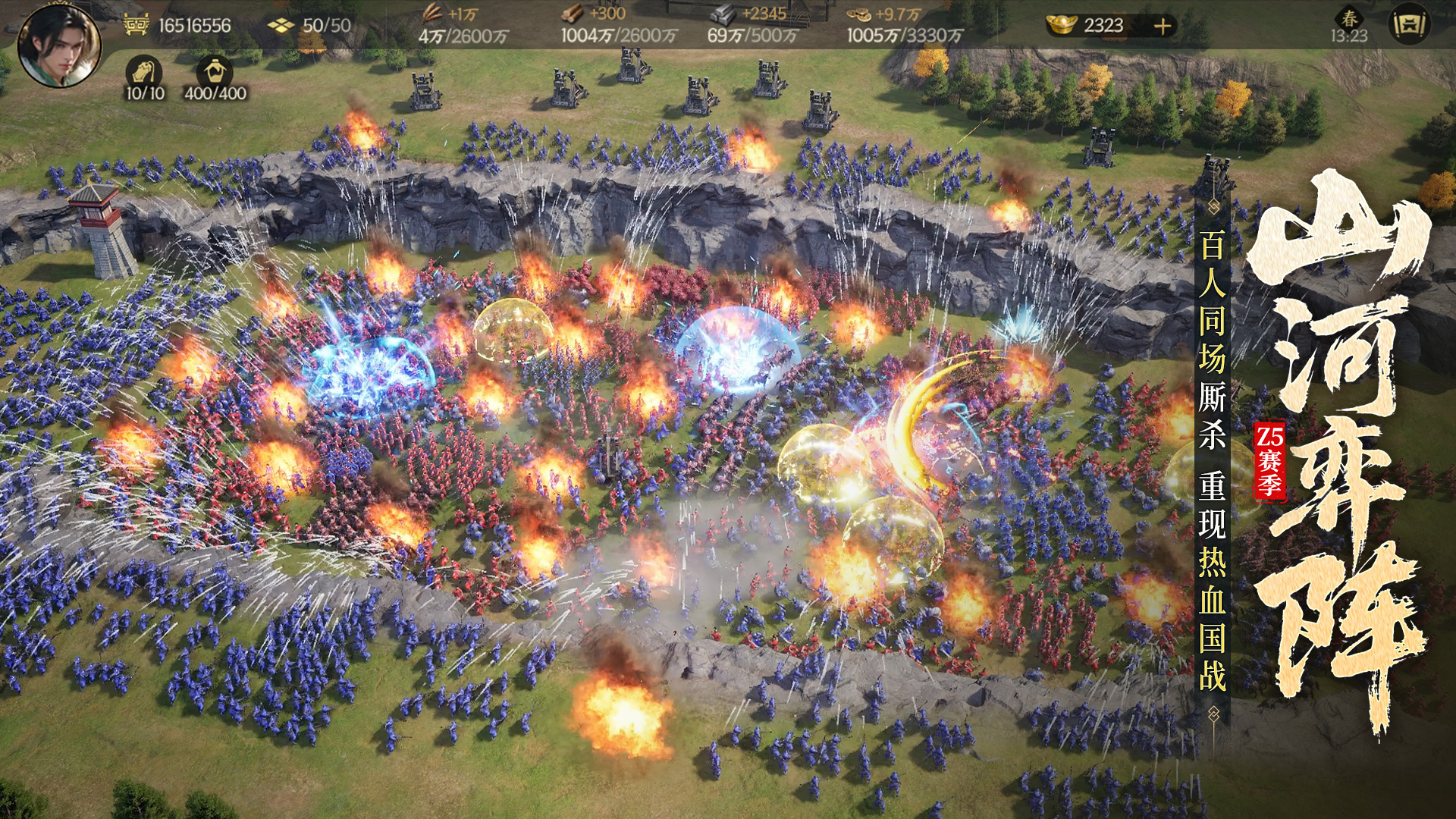Select the 400/400 provisions icon
1456x819 pixels.
pyautogui.click(x=215, y=71)
